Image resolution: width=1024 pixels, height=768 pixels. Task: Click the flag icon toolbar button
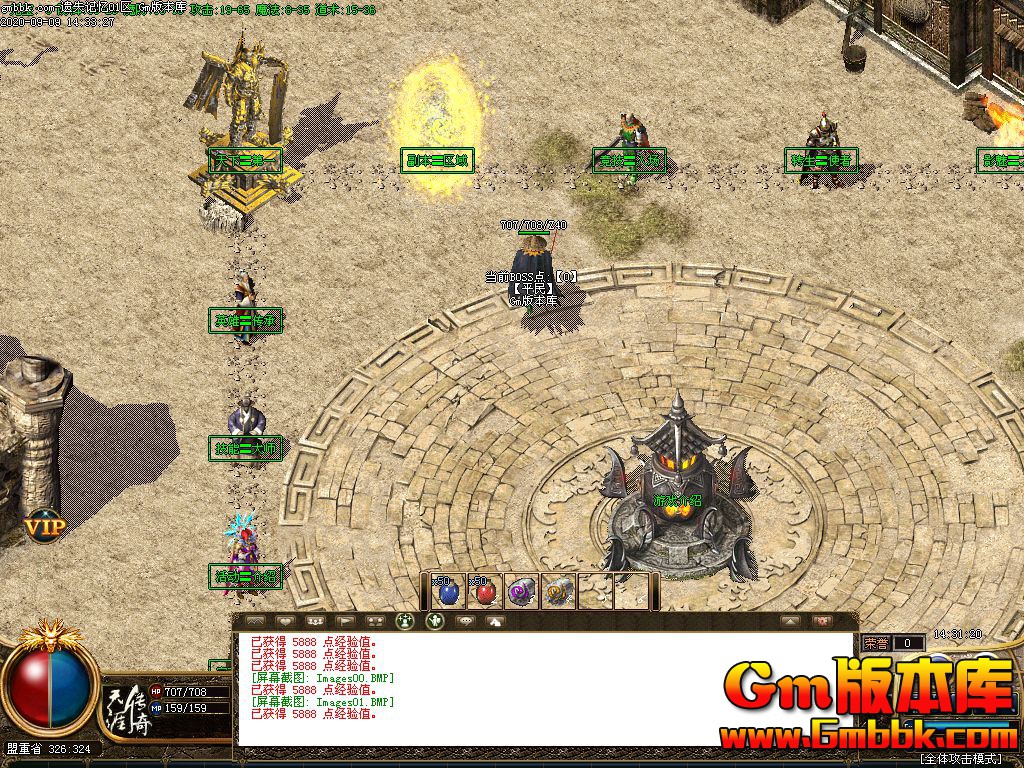(x=344, y=621)
